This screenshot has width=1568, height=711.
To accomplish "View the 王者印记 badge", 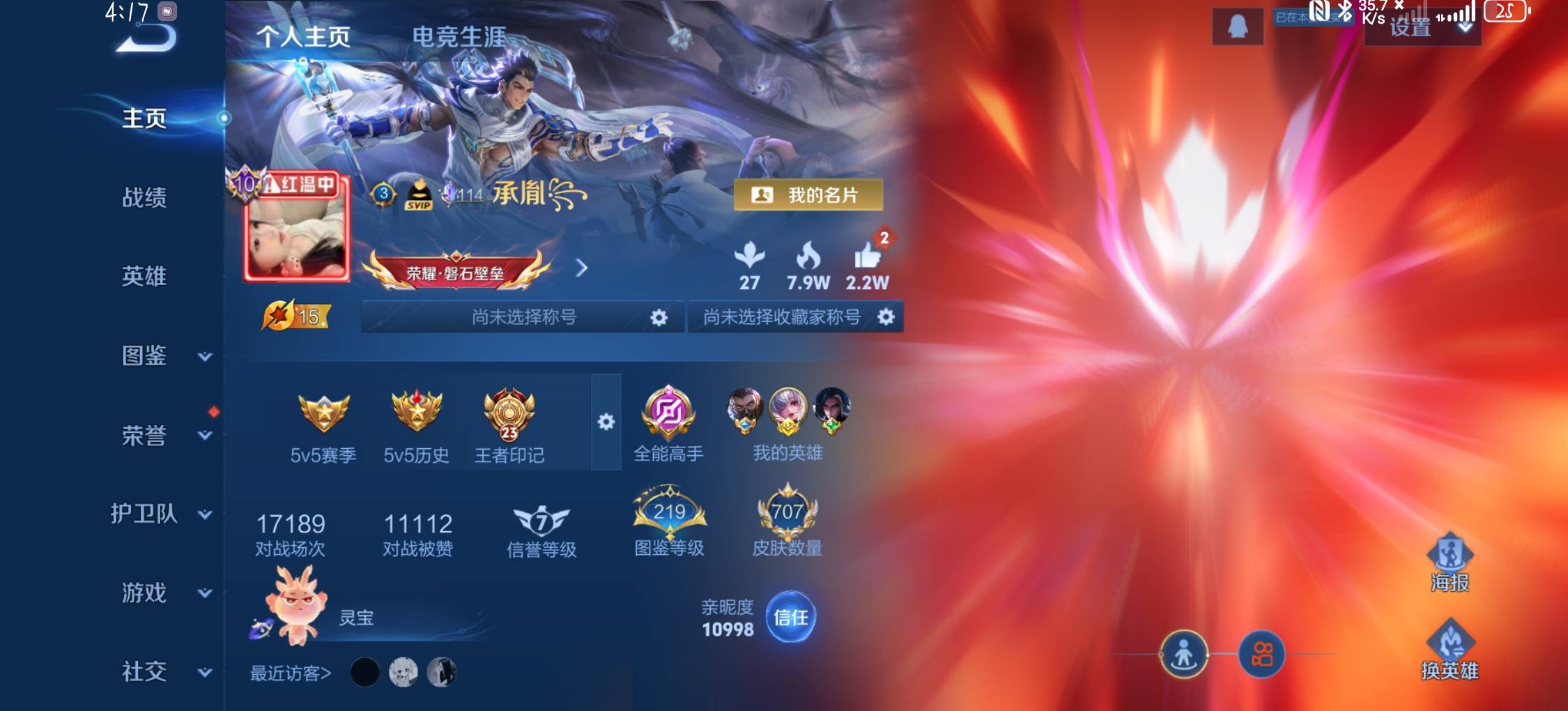I will pos(509,427).
